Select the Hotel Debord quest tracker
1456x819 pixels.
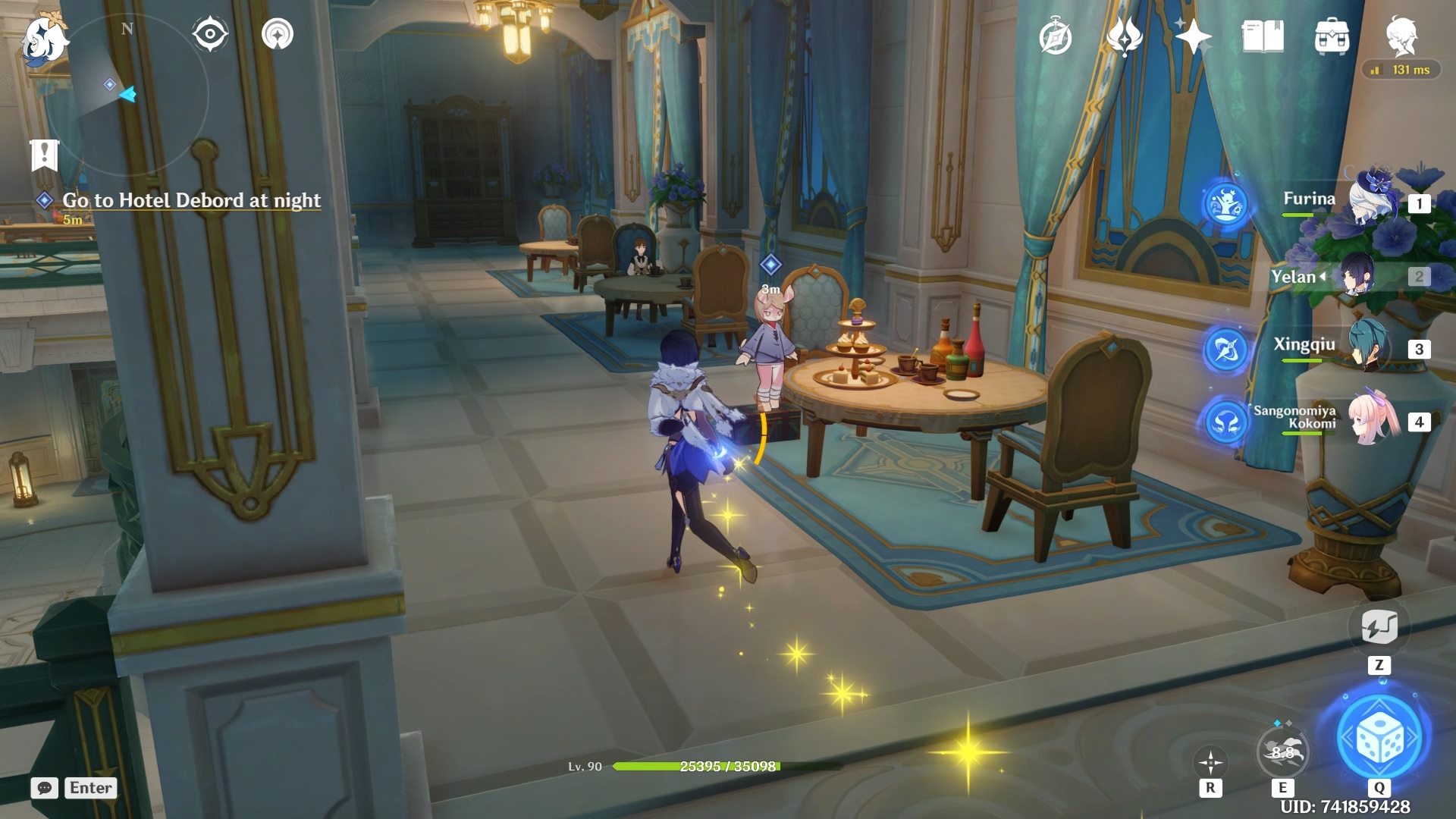tap(191, 200)
